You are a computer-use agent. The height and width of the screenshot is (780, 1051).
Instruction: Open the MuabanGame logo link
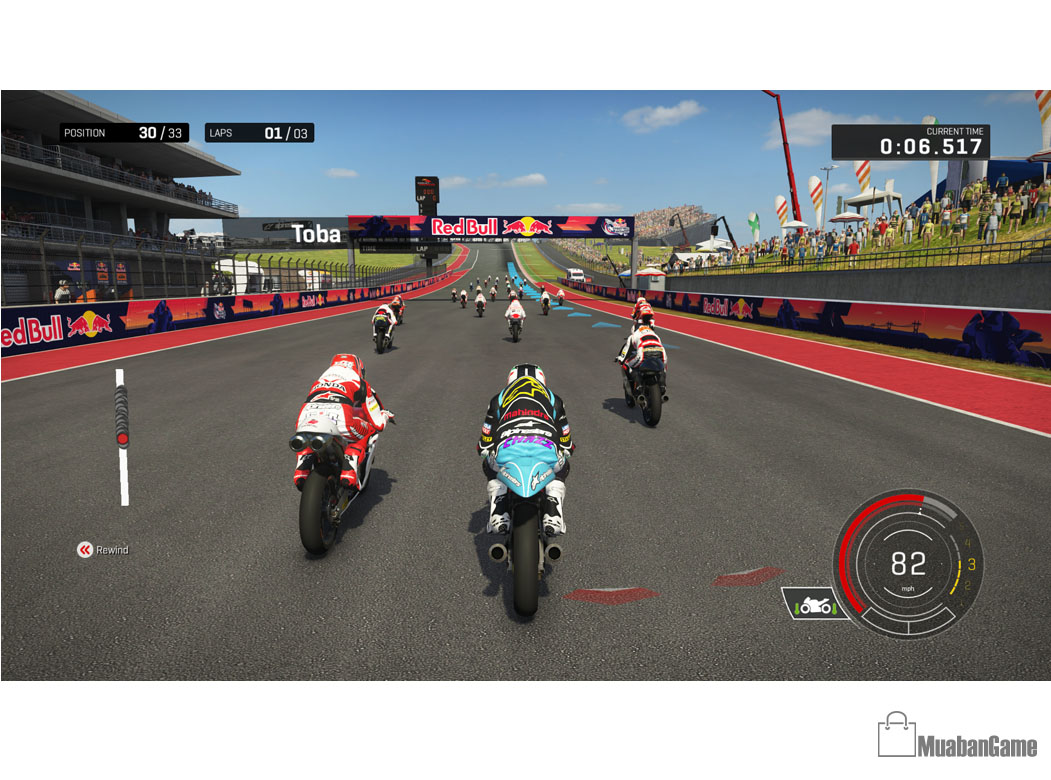tap(957, 736)
